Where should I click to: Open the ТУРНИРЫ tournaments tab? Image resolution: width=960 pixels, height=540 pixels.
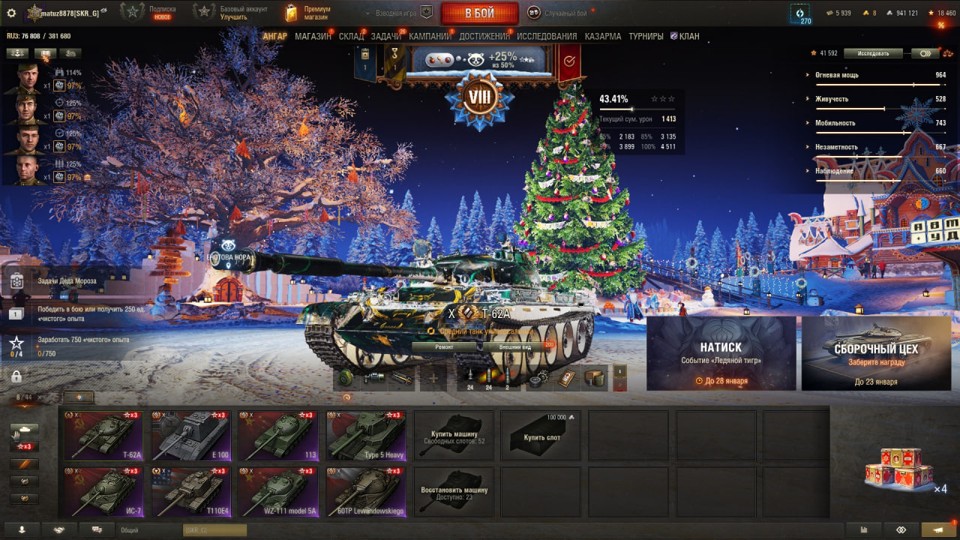[646, 37]
